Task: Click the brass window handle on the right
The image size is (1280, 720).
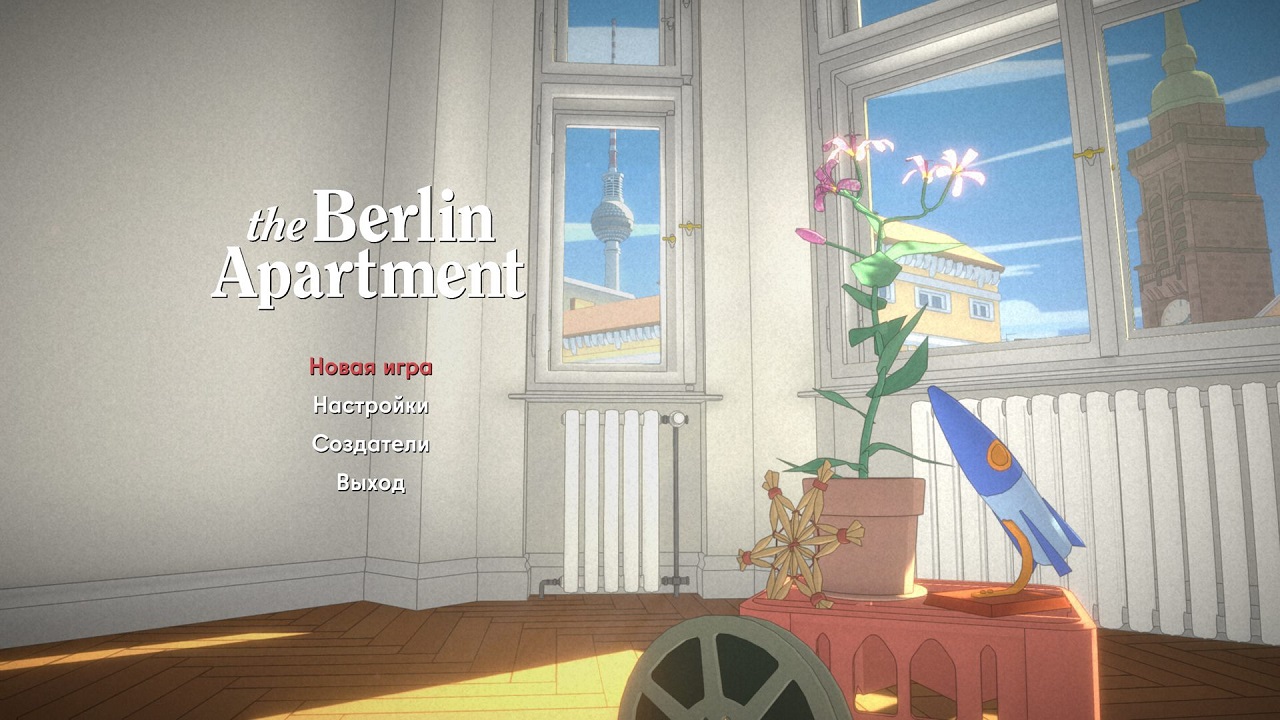Action: click(x=1088, y=152)
